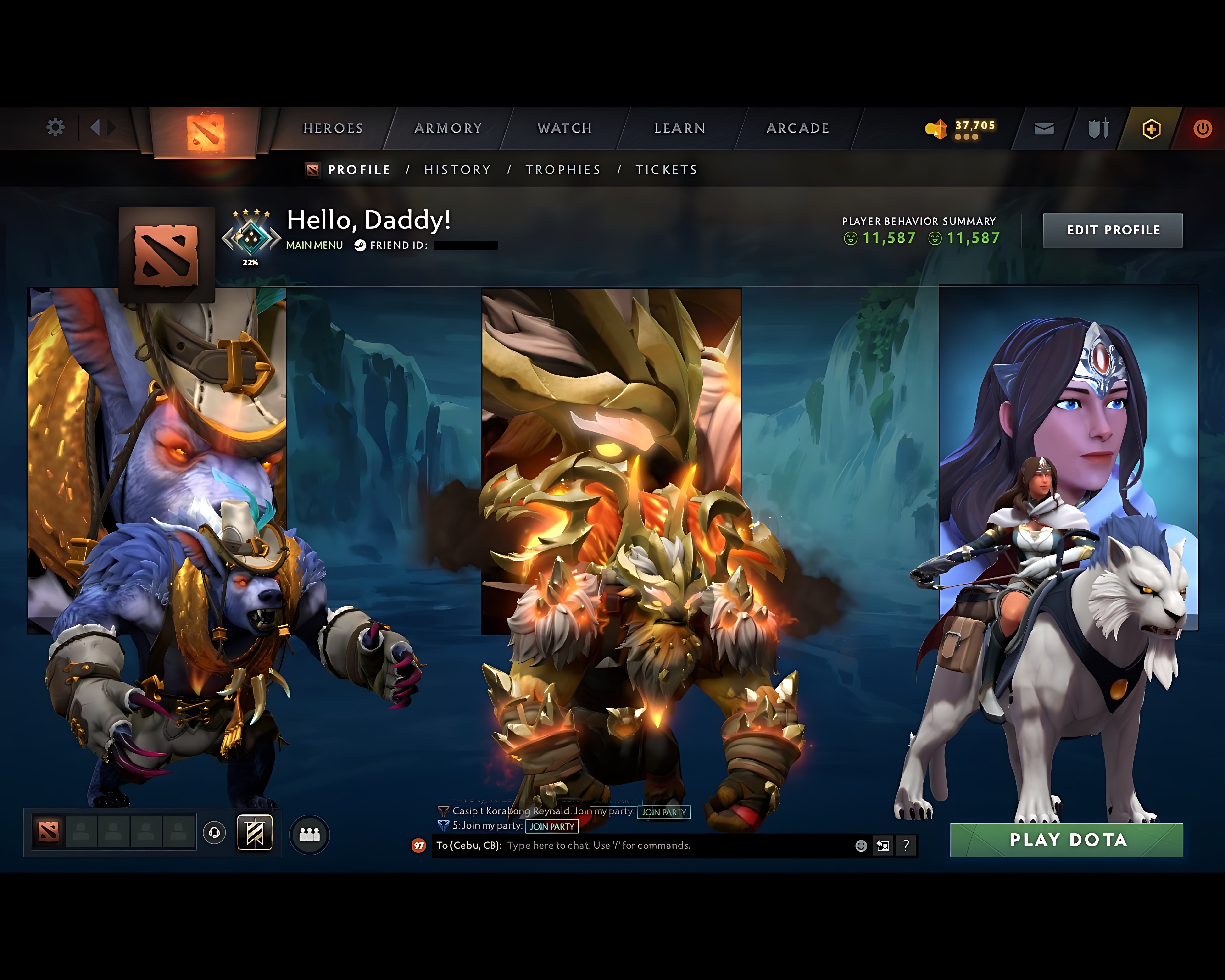
Task: Open Steam Friend ID with the Steam icon
Action: tap(360, 245)
